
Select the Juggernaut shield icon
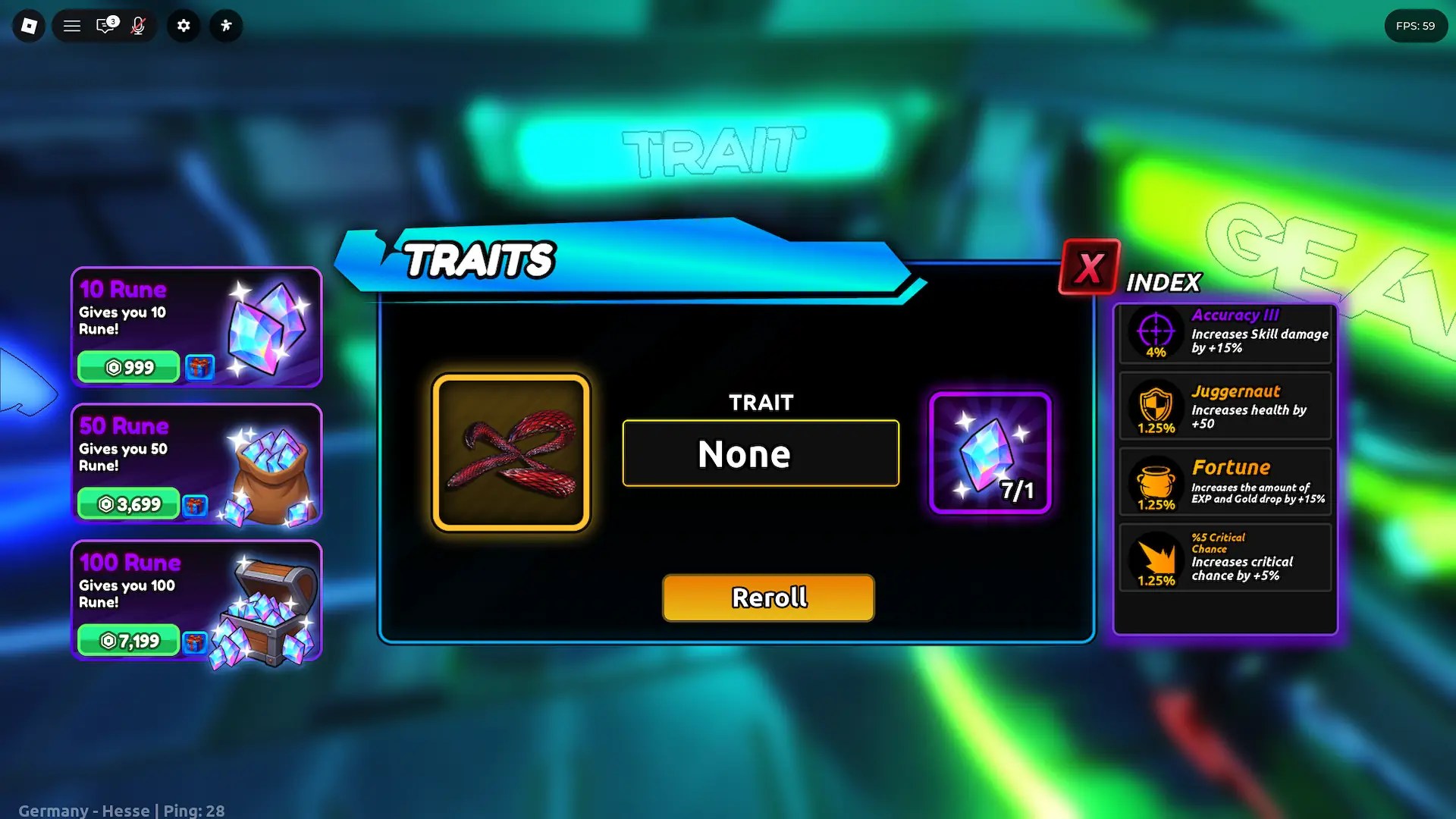[1155, 408]
